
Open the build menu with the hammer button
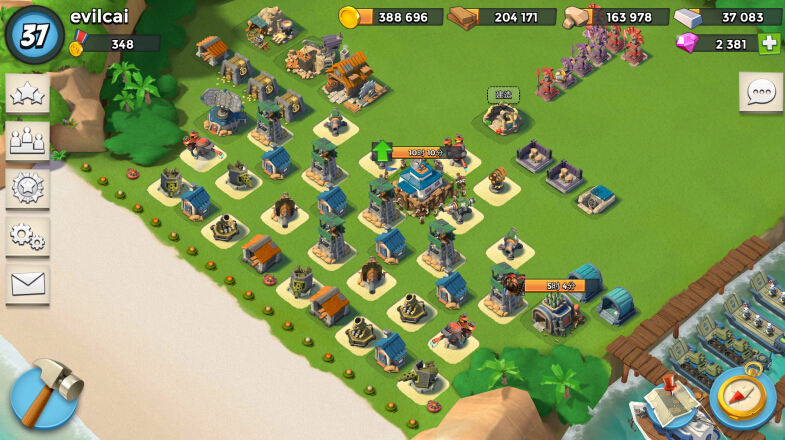[x=43, y=394]
